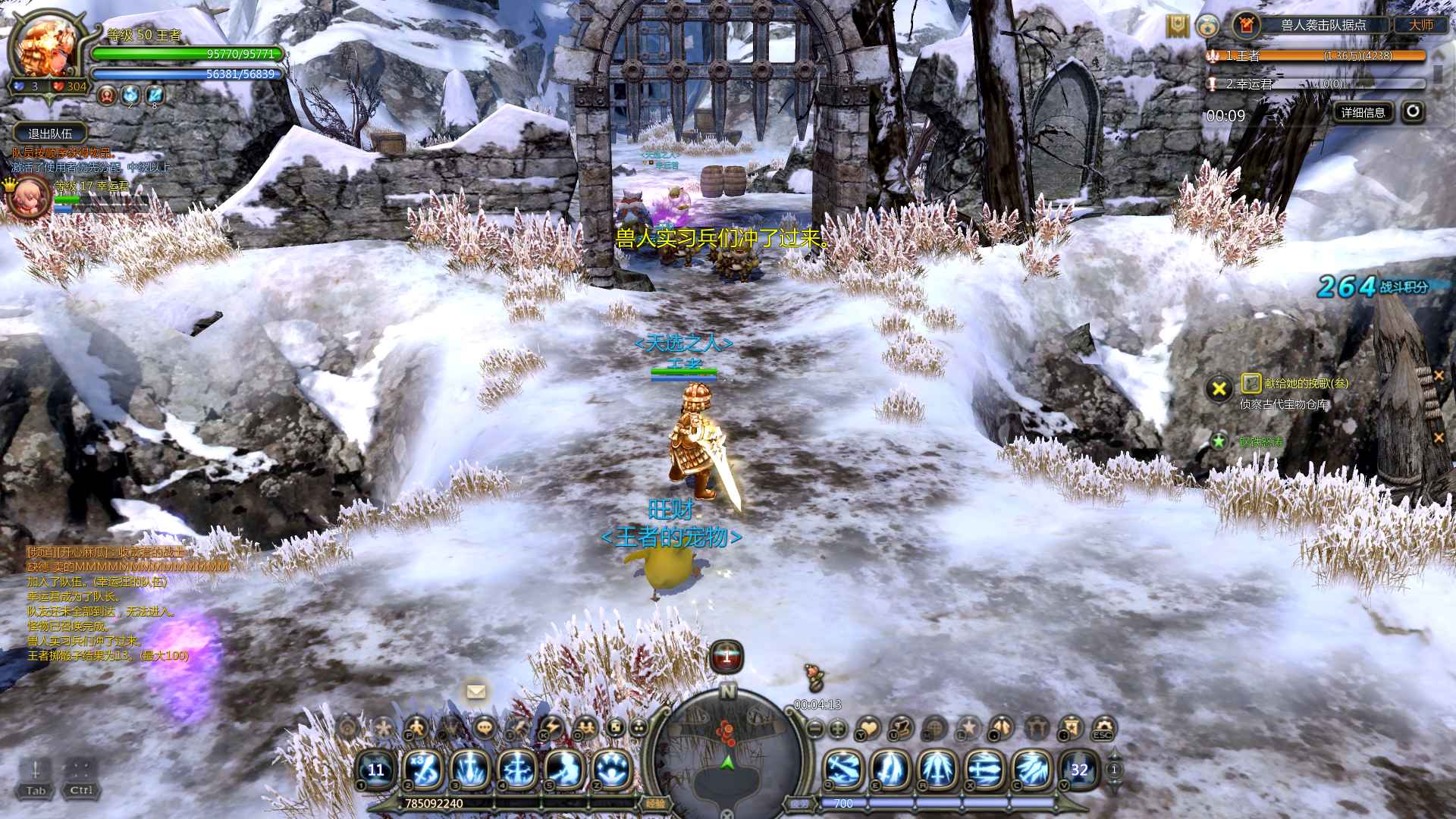The width and height of the screenshot is (1456, 819).
Task: Open the heart-shaped social menu icon
Action: coord(868,729)
